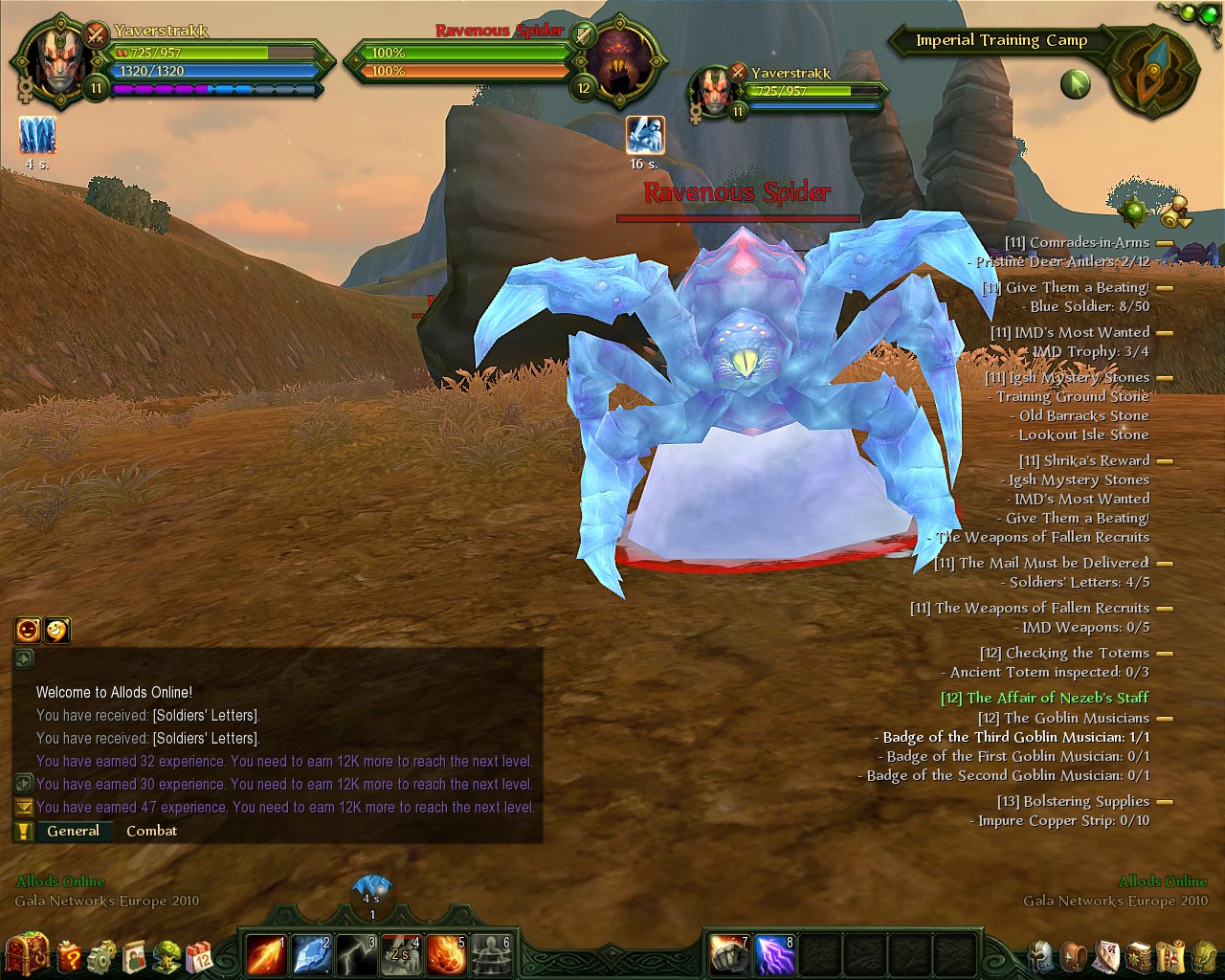This screenshot has width=1225, height=980.
Task: Activate the fire arrow ability in slot 1
Action: [x=265, y=955]
